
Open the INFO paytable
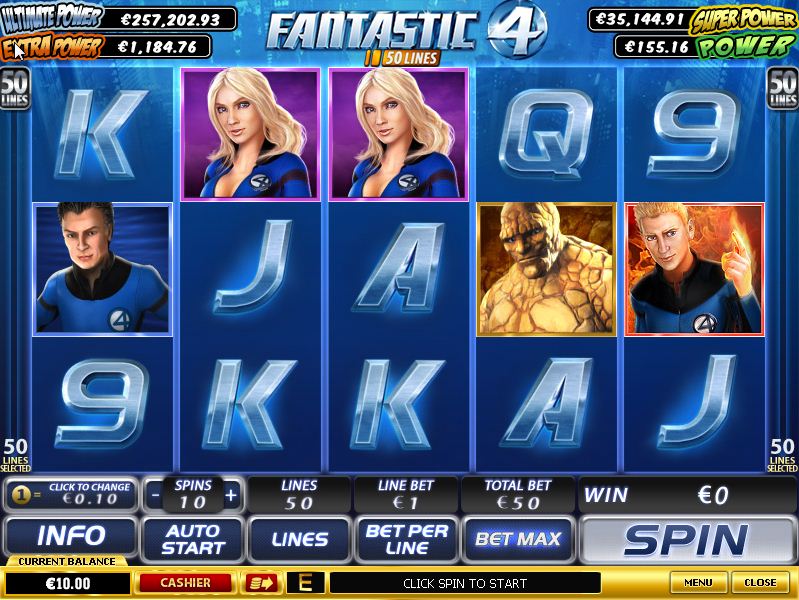click(x=71, y=538)
